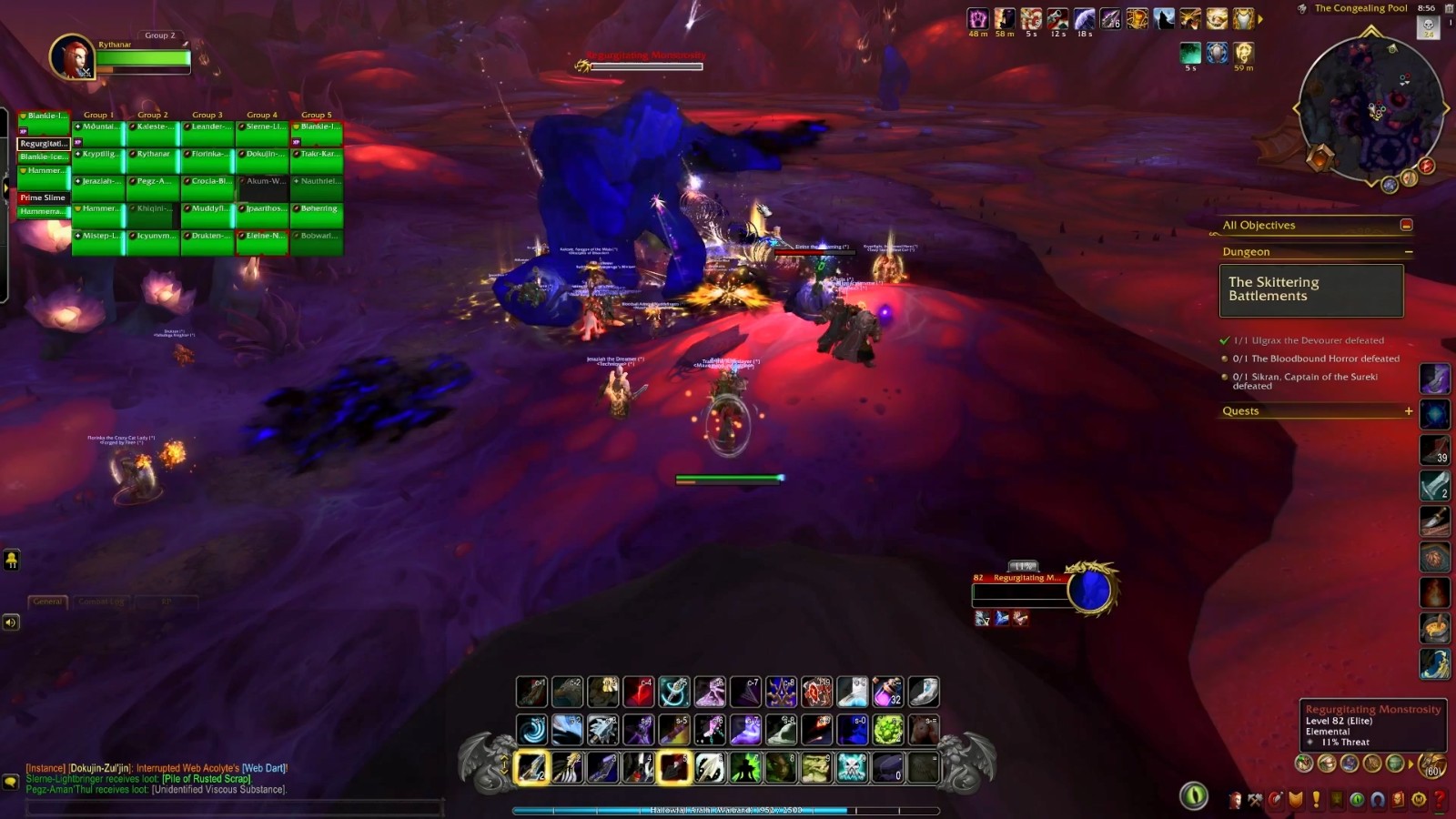This screenshot has width=1456, height=819.
Task: Click the Regurgitating Monstrosity target portrait
Action: [x=1089, y=590]
